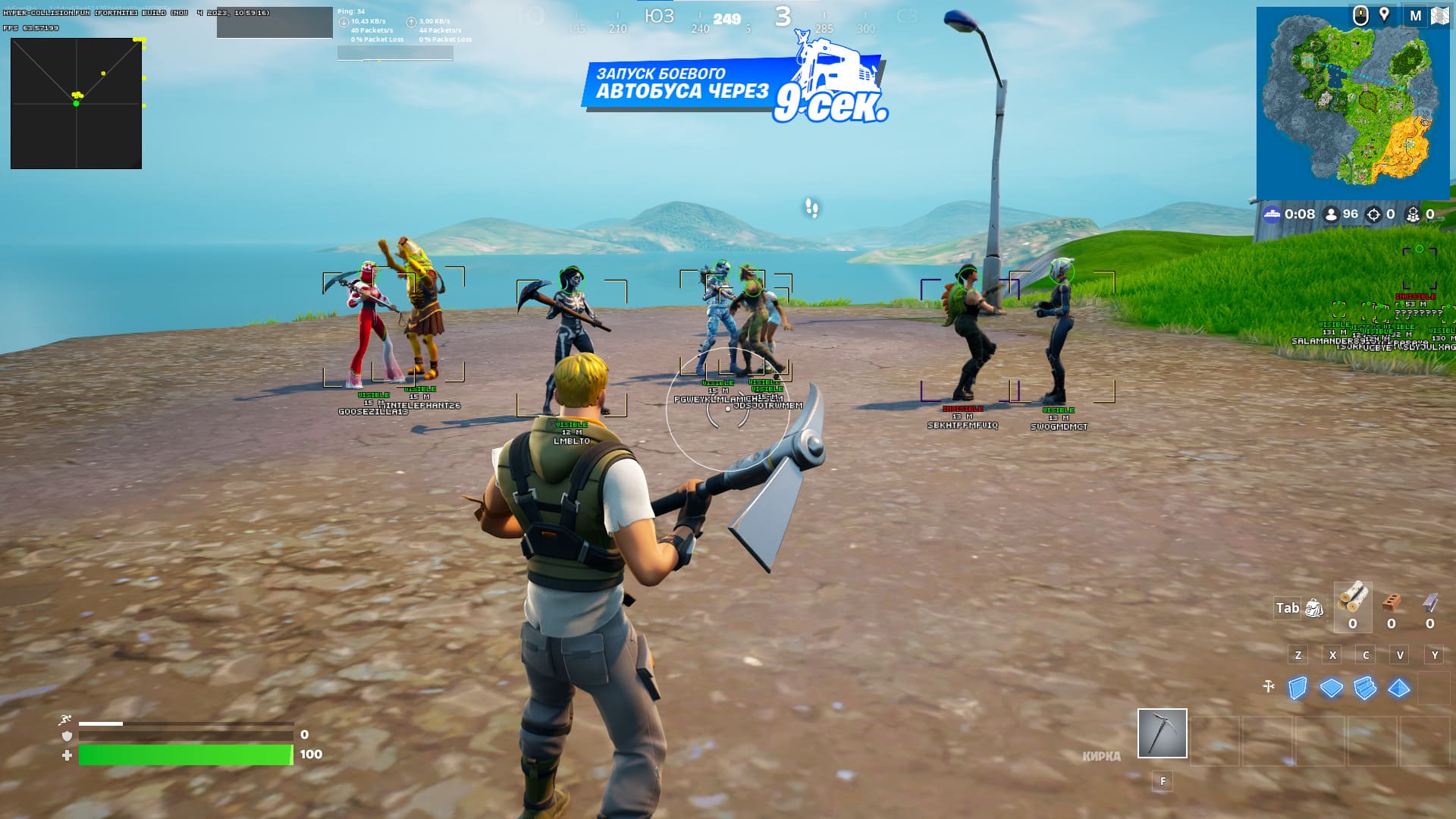Screen dimensions: 1456x819
Task: Open the backpack inventory icon
Action: 1314,608
